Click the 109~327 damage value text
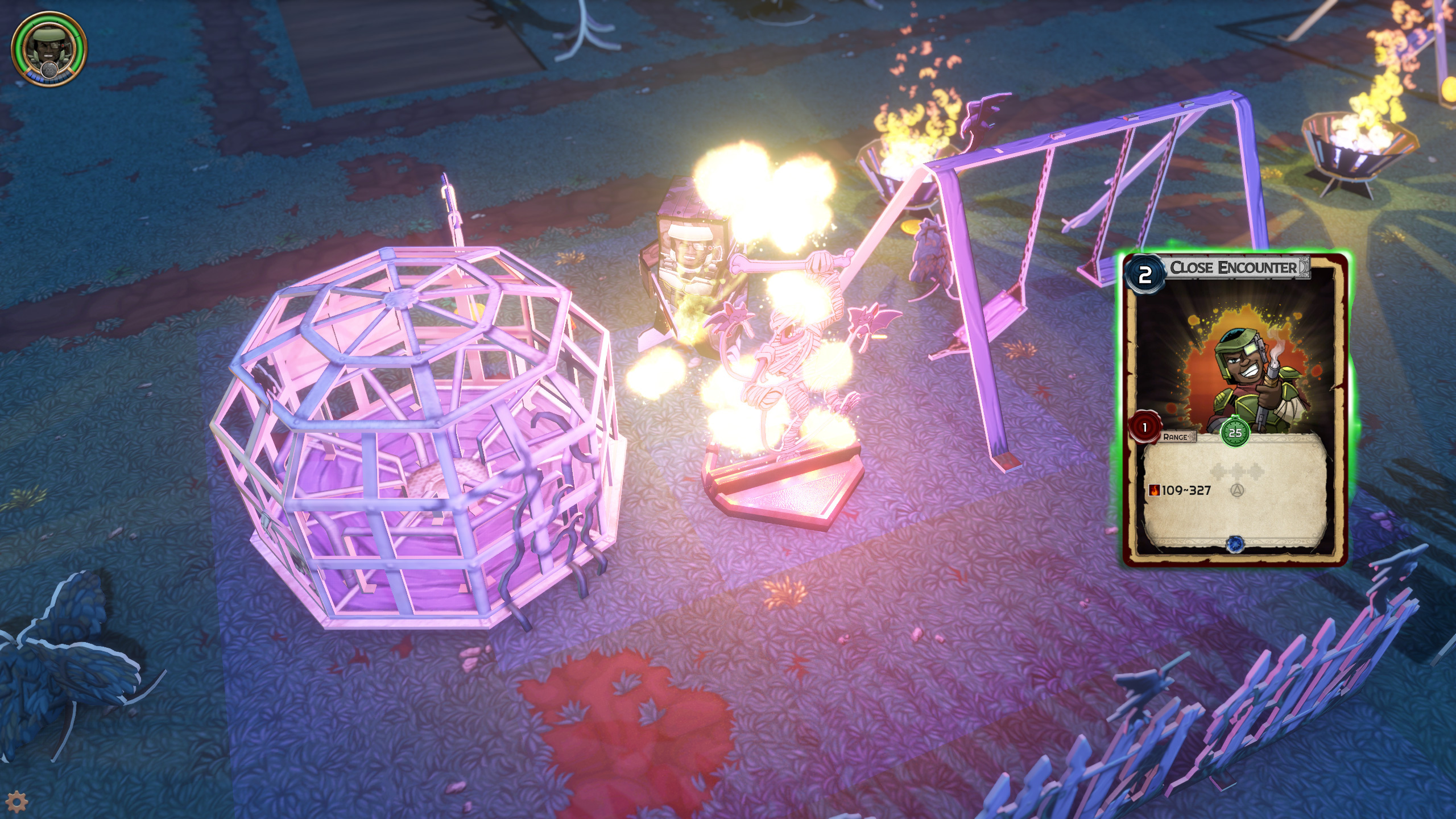 click(x=1186, y=490)
